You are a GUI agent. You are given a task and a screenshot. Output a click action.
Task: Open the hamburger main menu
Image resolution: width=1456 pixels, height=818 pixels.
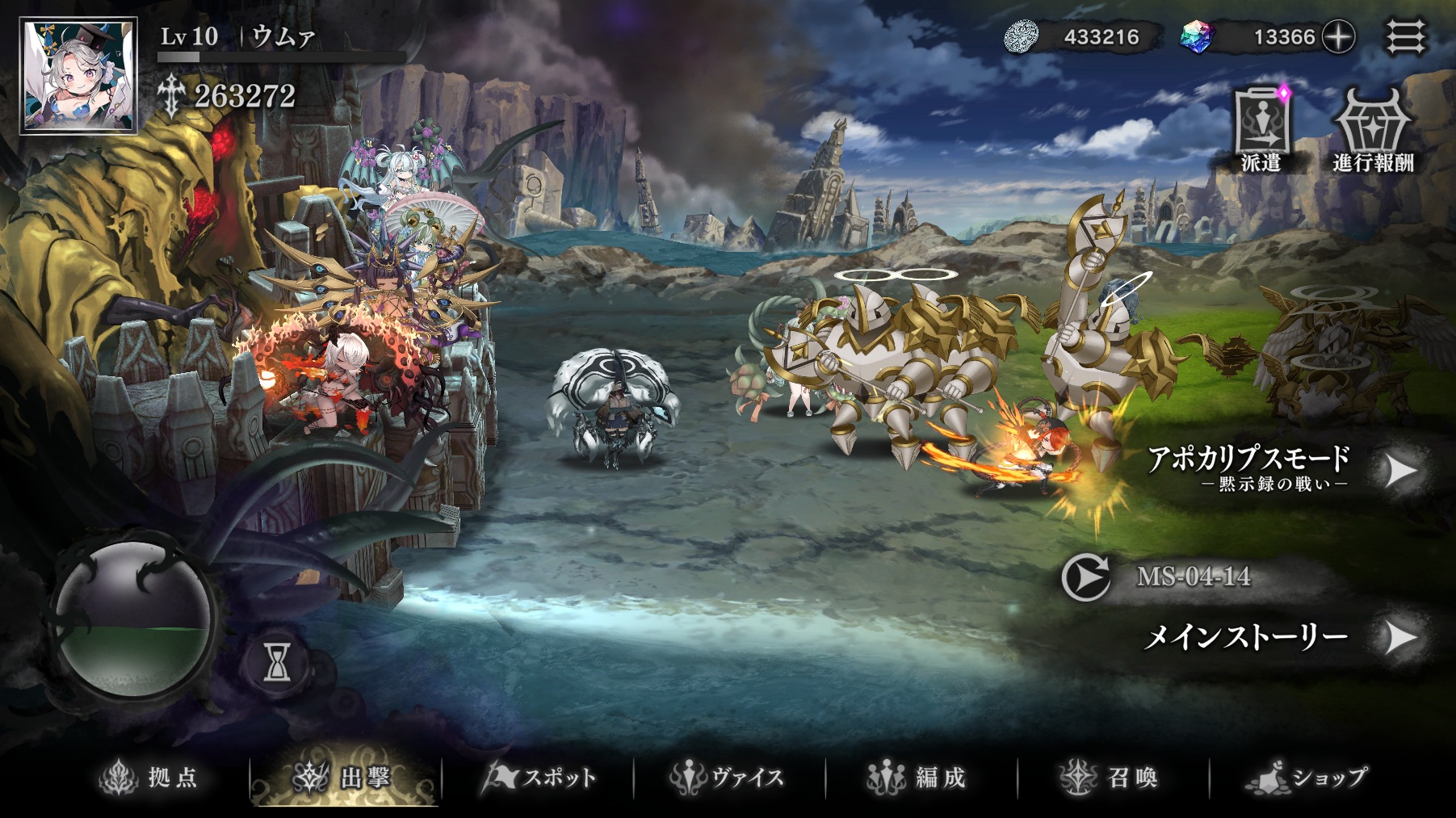click(x=1406, y=37)
